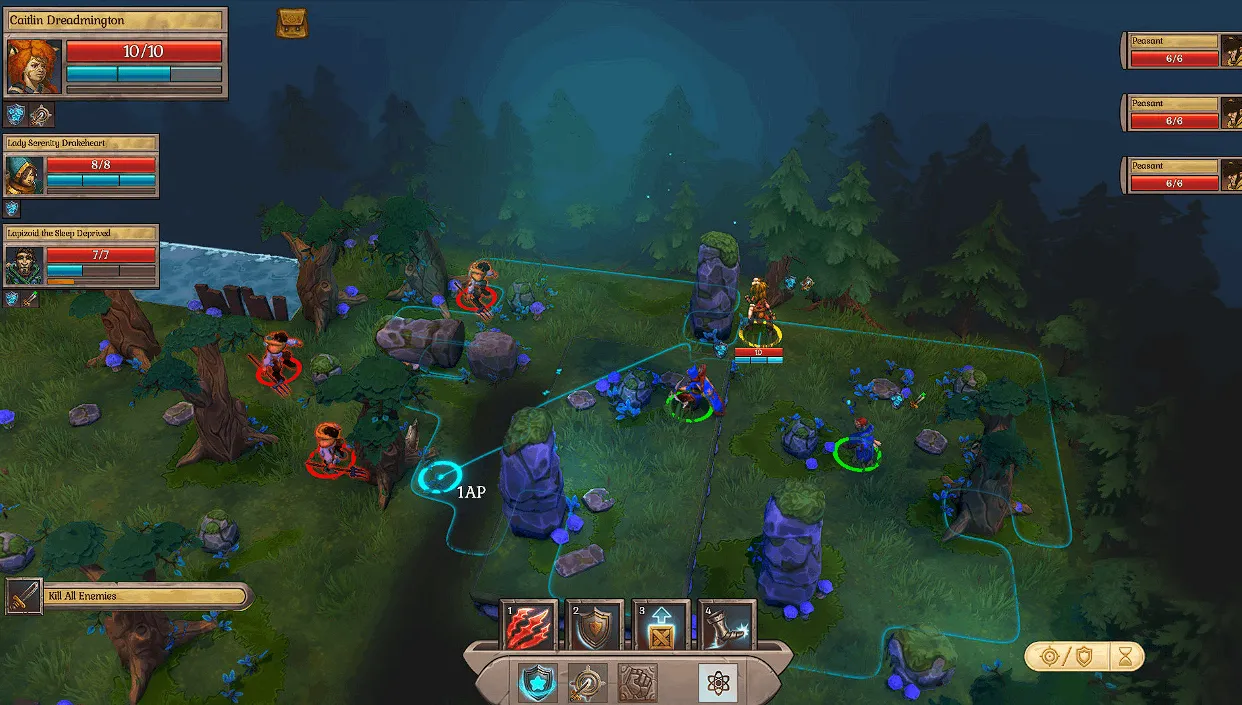Open the backpack inventory

point(292,24)
